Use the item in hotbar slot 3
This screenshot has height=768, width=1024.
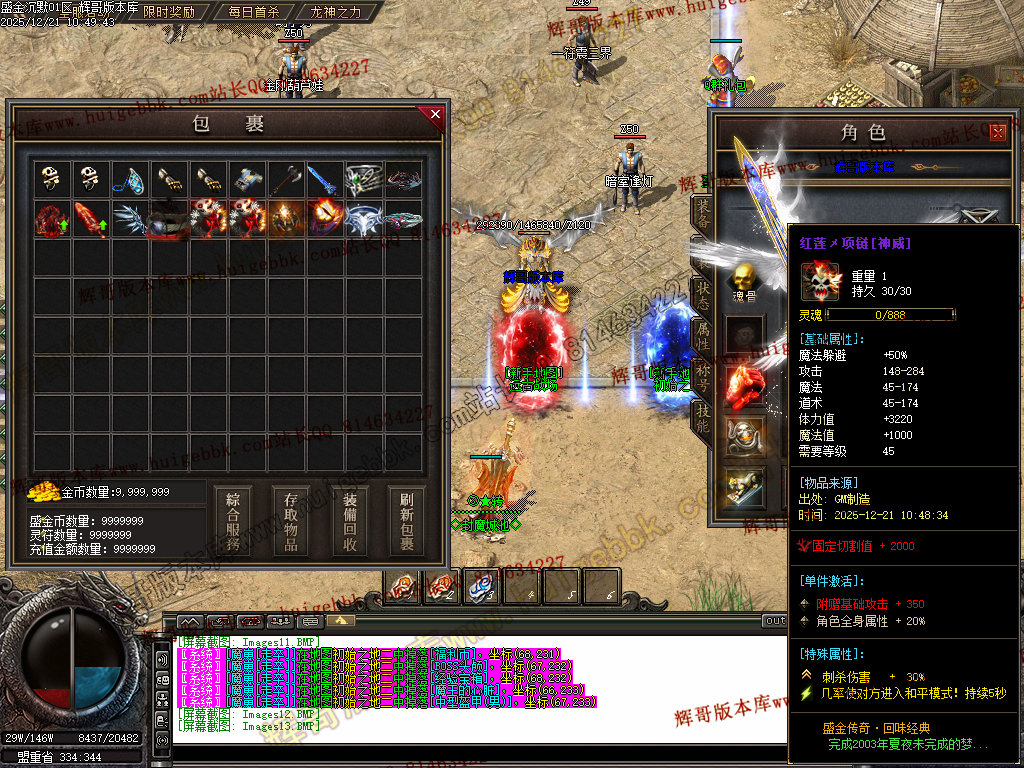point(483,586)
